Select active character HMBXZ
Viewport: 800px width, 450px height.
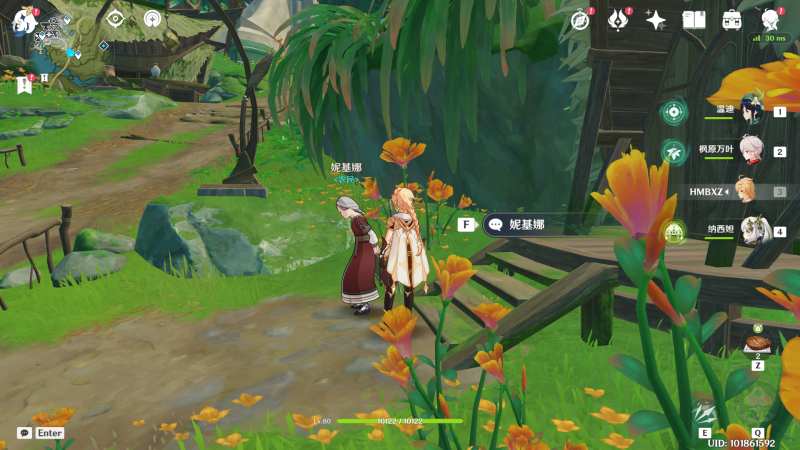pos(741,190)
